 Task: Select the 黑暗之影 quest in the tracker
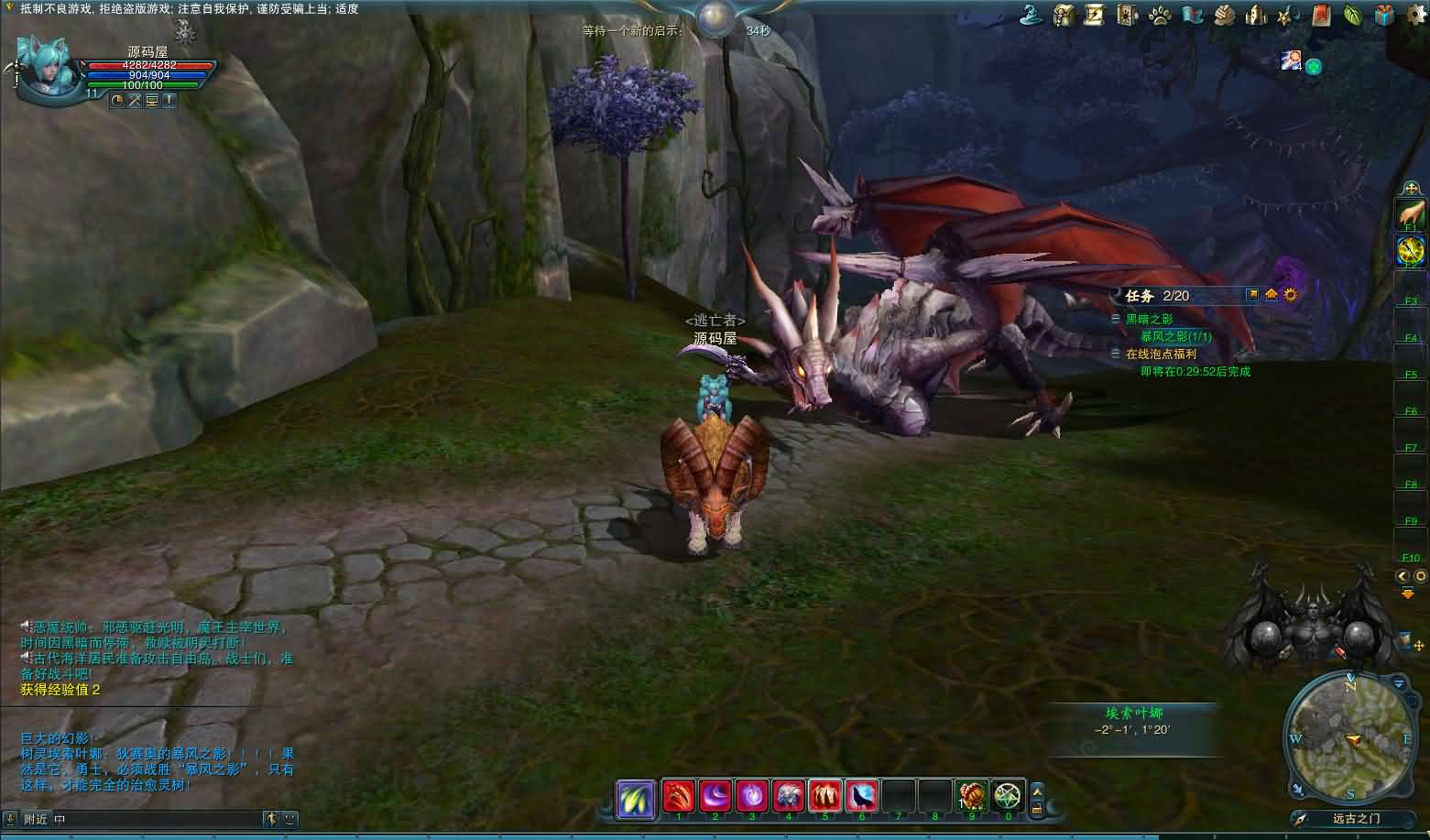1149,319
